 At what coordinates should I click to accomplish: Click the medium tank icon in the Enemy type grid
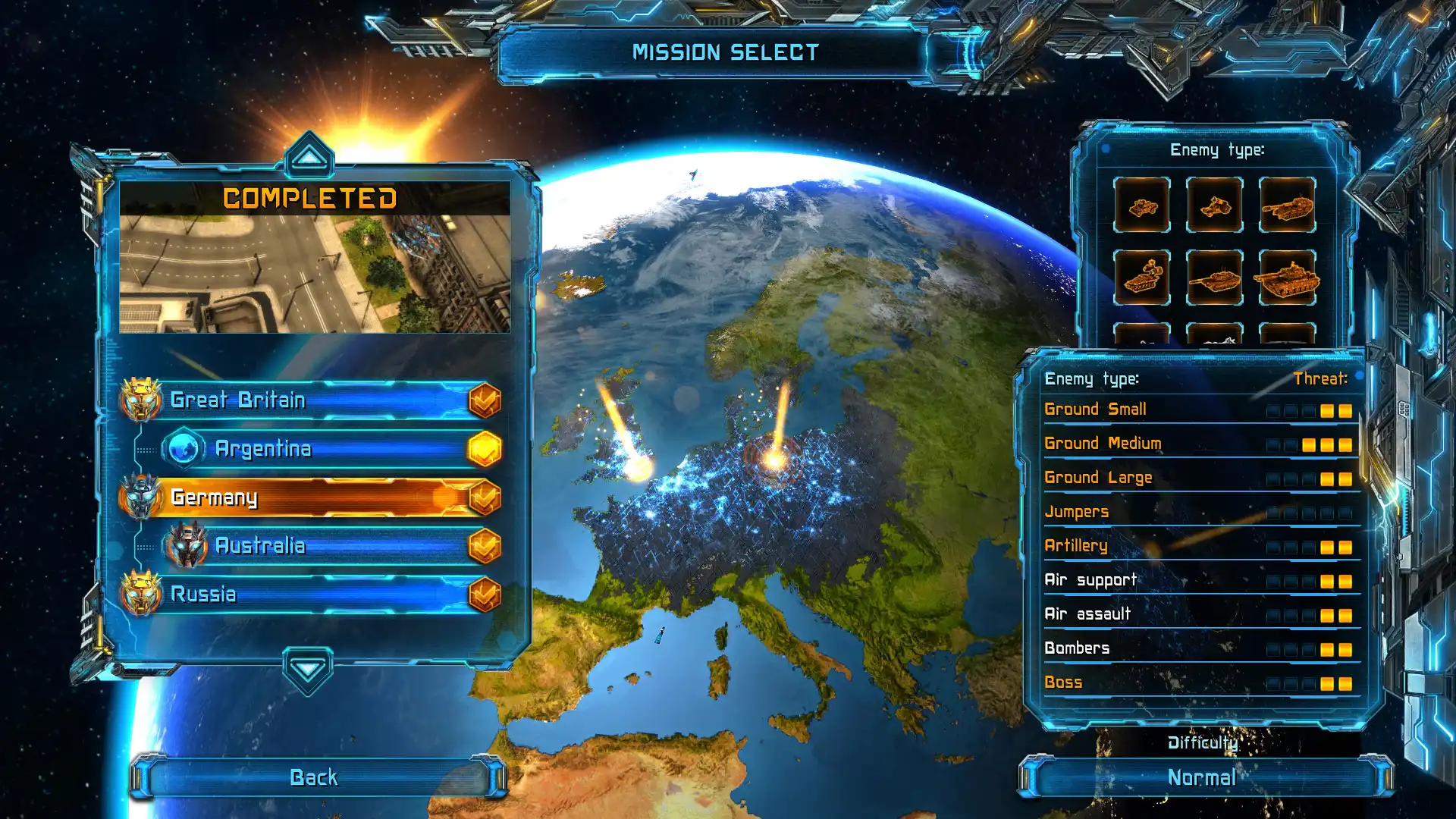point(1215,279)
